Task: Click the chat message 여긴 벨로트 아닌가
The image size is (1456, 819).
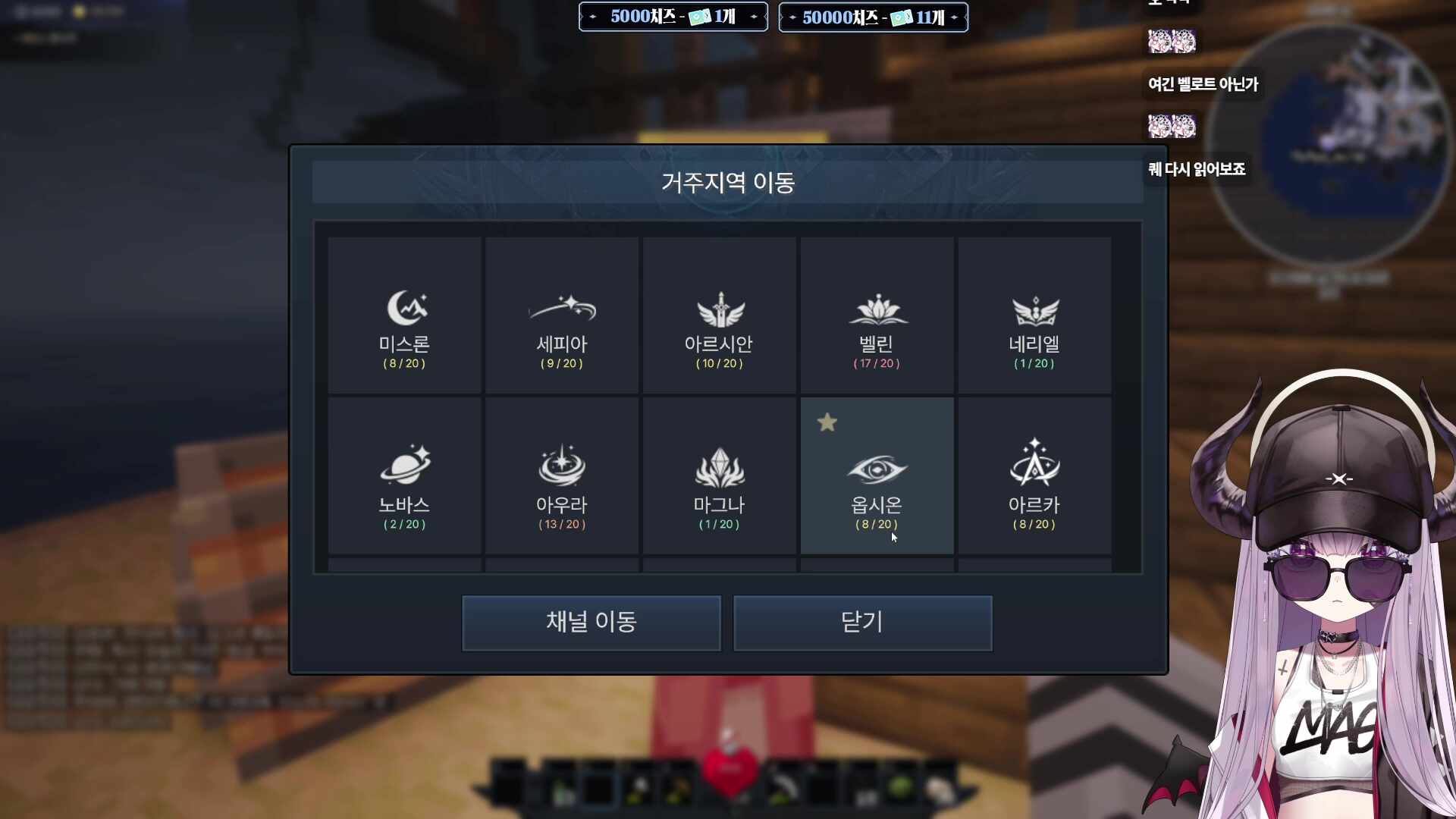Action: 1201,84
